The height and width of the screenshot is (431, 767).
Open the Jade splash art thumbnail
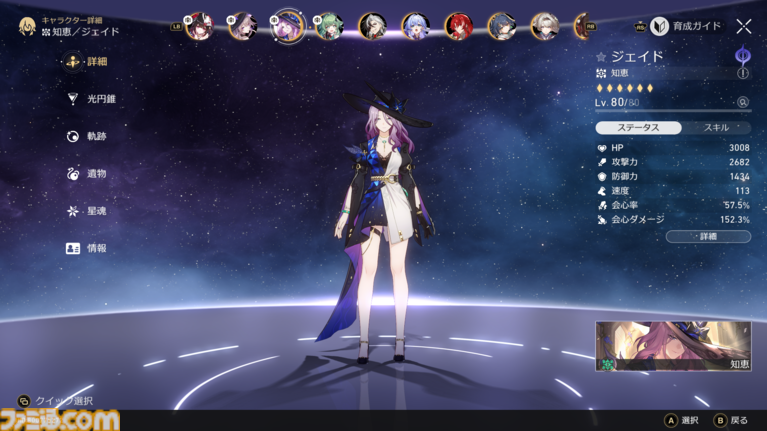tap(673, 346)
